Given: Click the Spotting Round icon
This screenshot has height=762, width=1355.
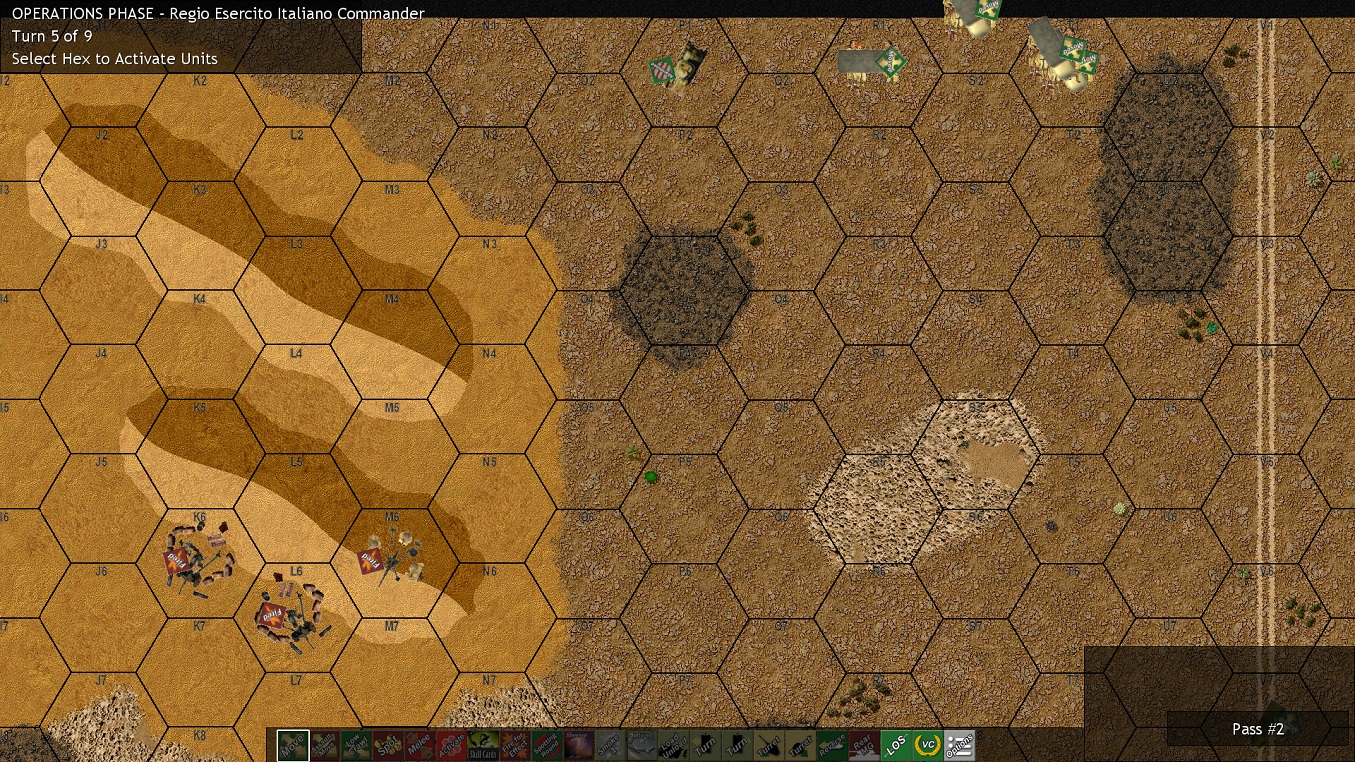Looking at the screenshot, I should coord(545,745).
